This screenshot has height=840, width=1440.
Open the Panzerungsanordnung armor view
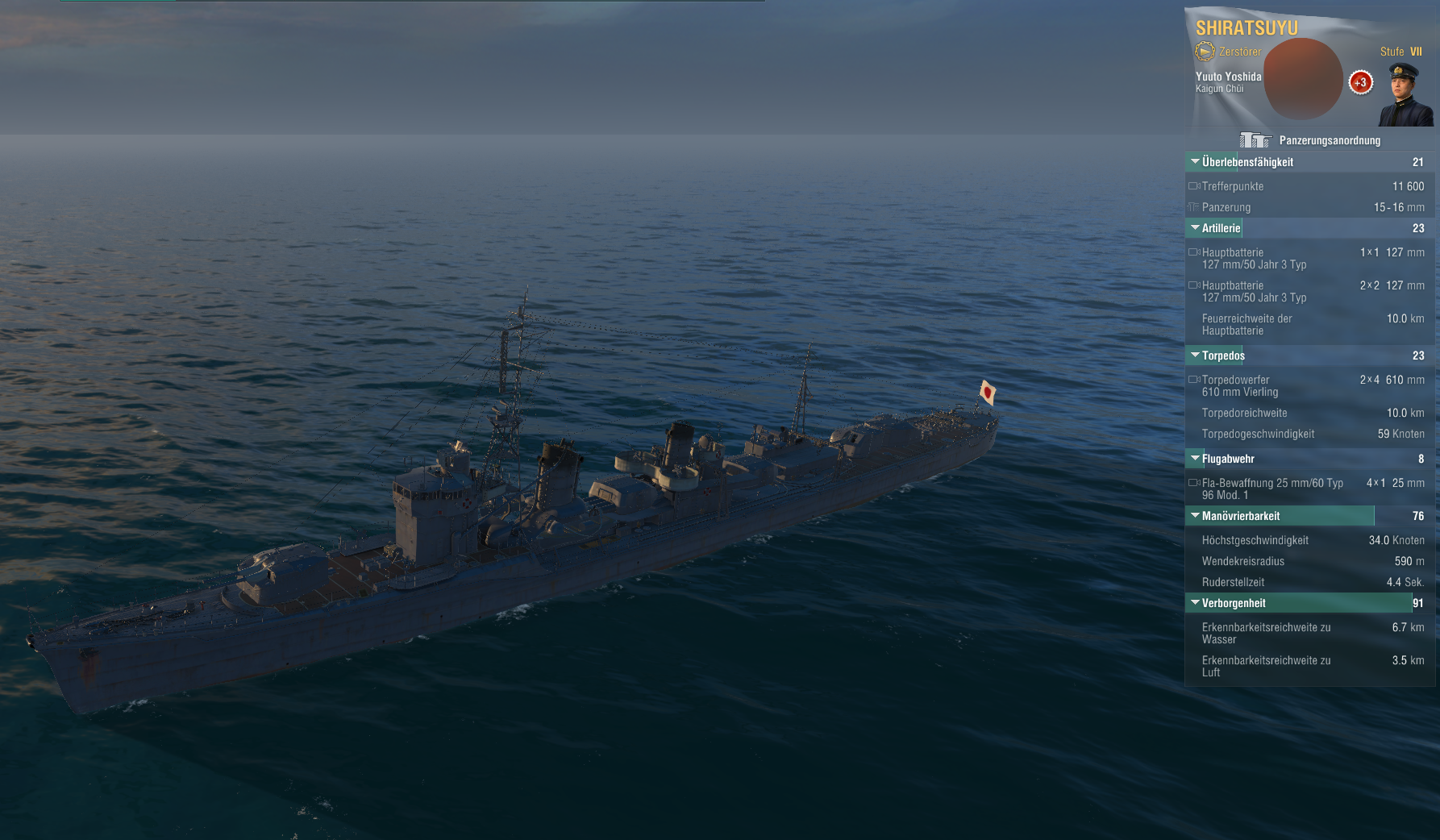1310,140
